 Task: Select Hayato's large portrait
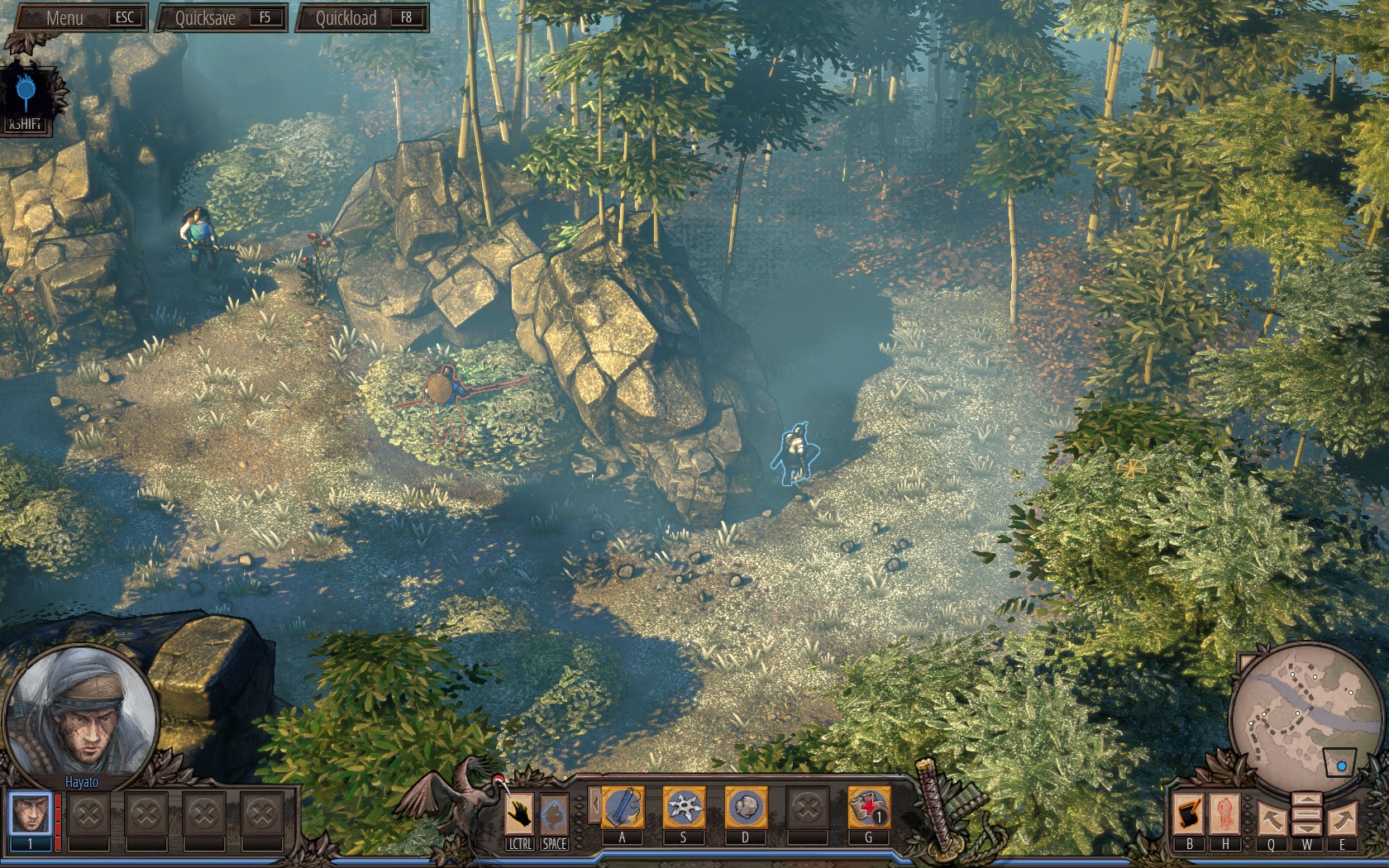point(81,712)
